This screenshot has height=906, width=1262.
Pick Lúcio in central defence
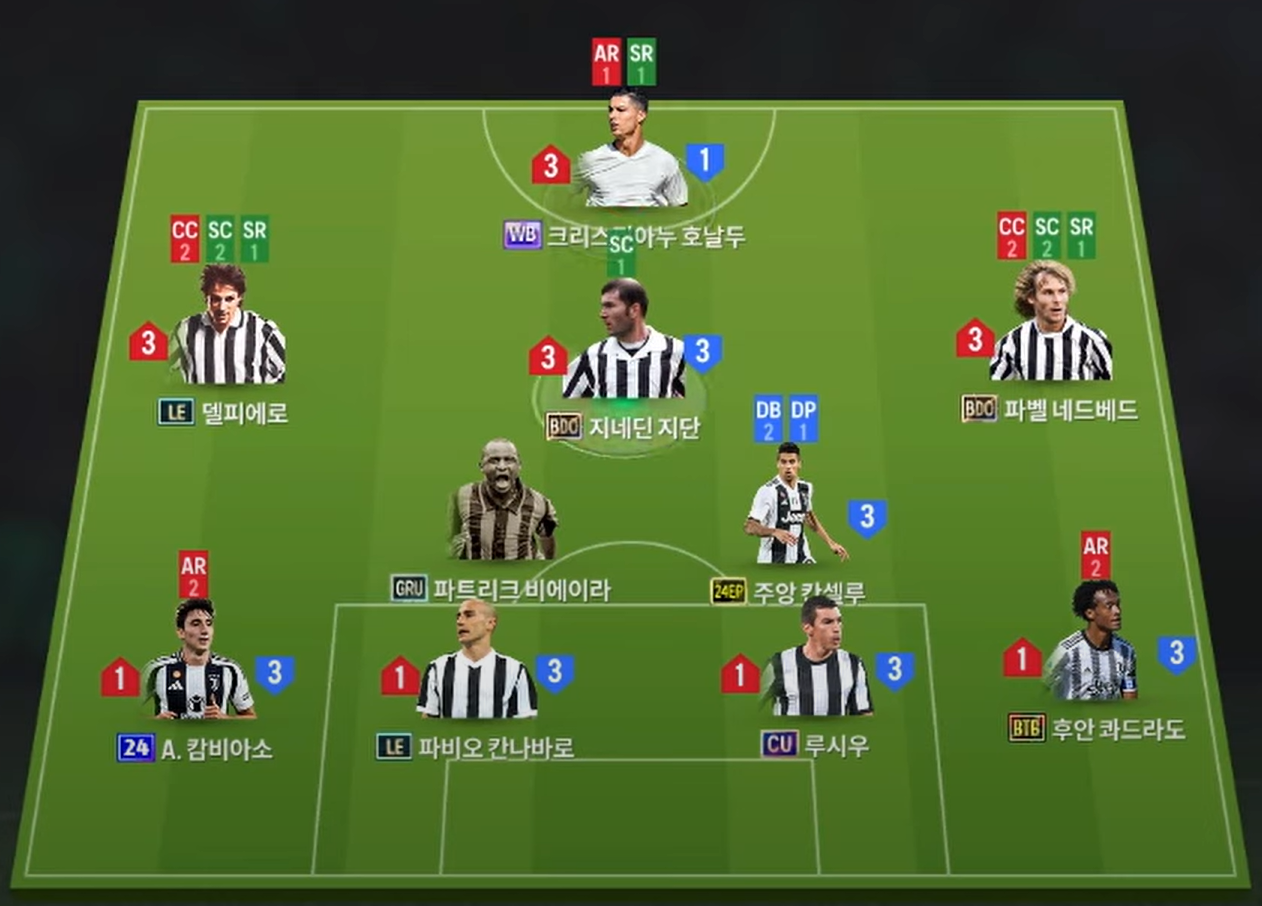pyautogui.click(x=819, y=666)
